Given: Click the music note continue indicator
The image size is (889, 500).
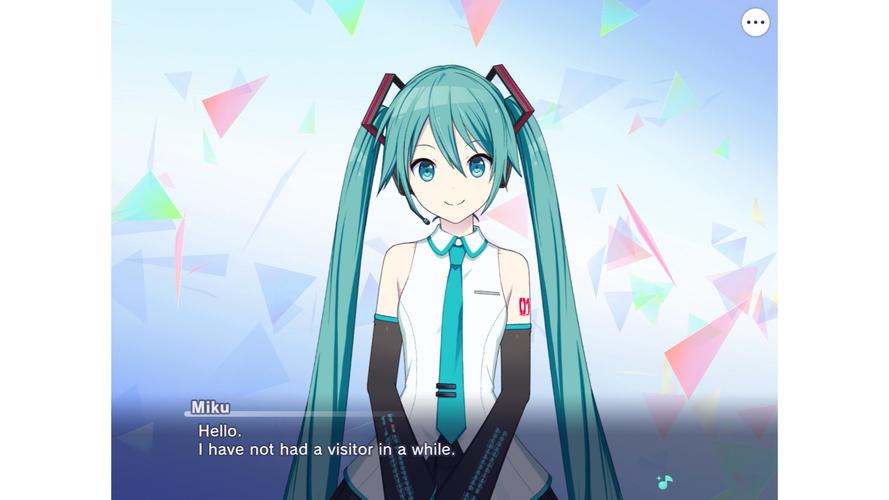Looking at the screenshot, I should click(x=664, y=481).
